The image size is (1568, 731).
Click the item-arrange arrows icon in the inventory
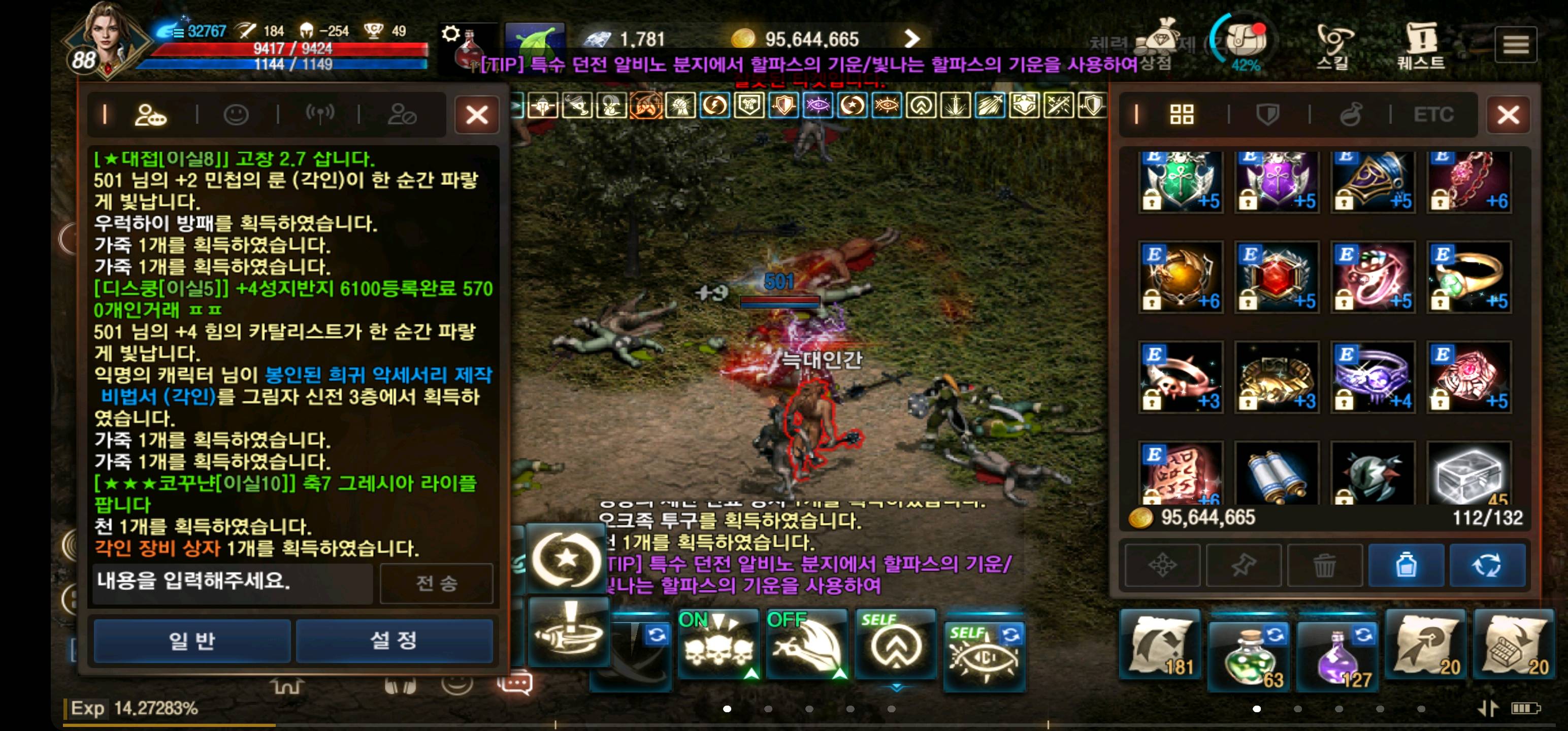point(1163,565)
